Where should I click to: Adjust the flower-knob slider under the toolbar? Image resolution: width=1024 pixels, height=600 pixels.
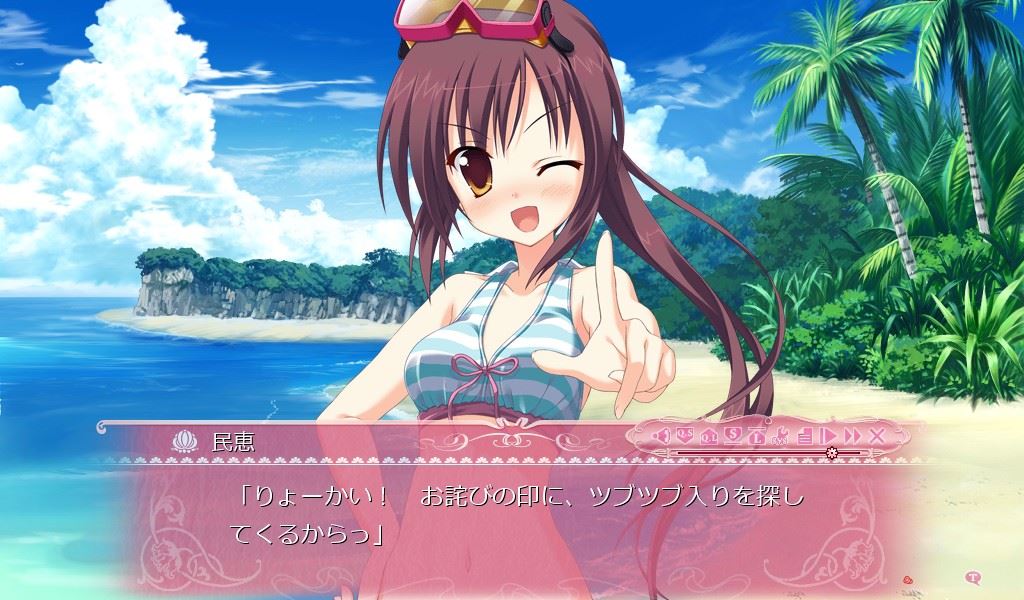point(832,453)
